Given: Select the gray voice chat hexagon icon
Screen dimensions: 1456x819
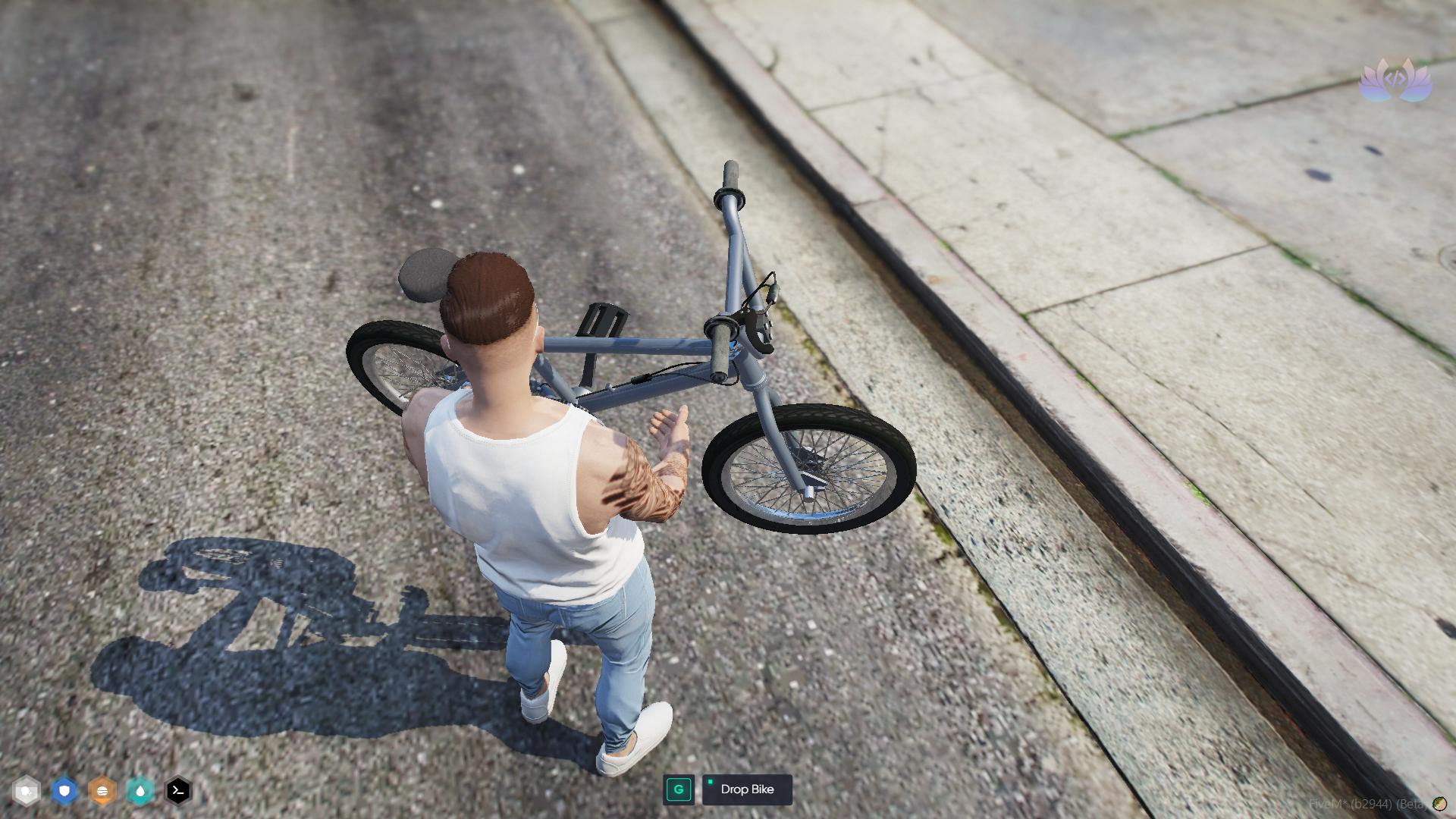Looking at the screenshot, I should [x=27, y=790].
